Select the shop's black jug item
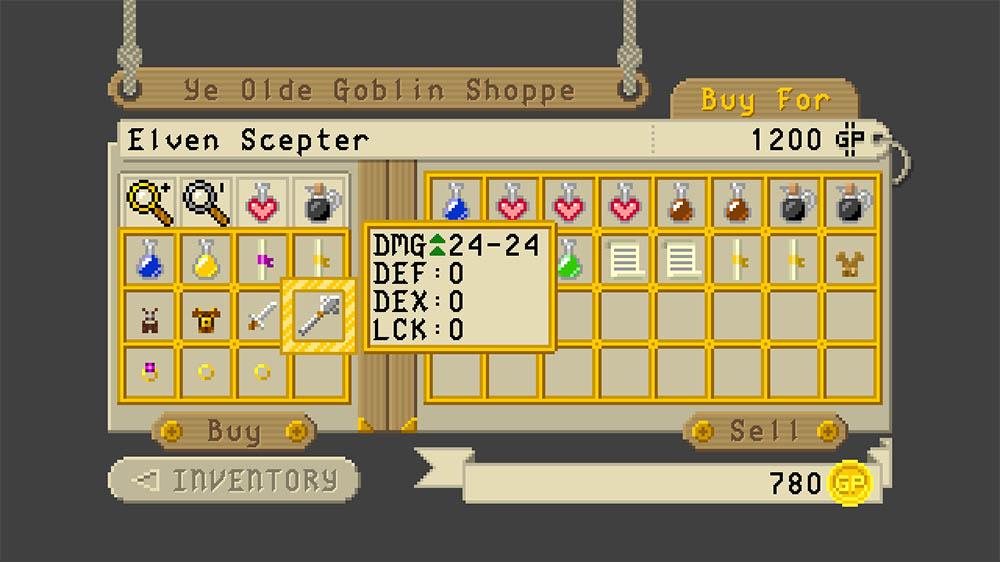This screenshot has height=562, width=1000. [320, 203]
